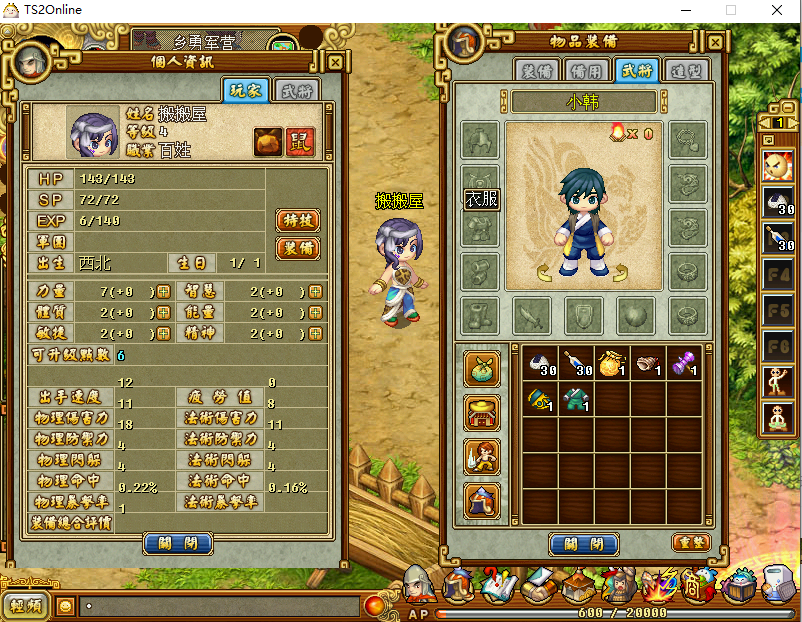Select the green clothing item in inventory

click(x=575, y=401)
